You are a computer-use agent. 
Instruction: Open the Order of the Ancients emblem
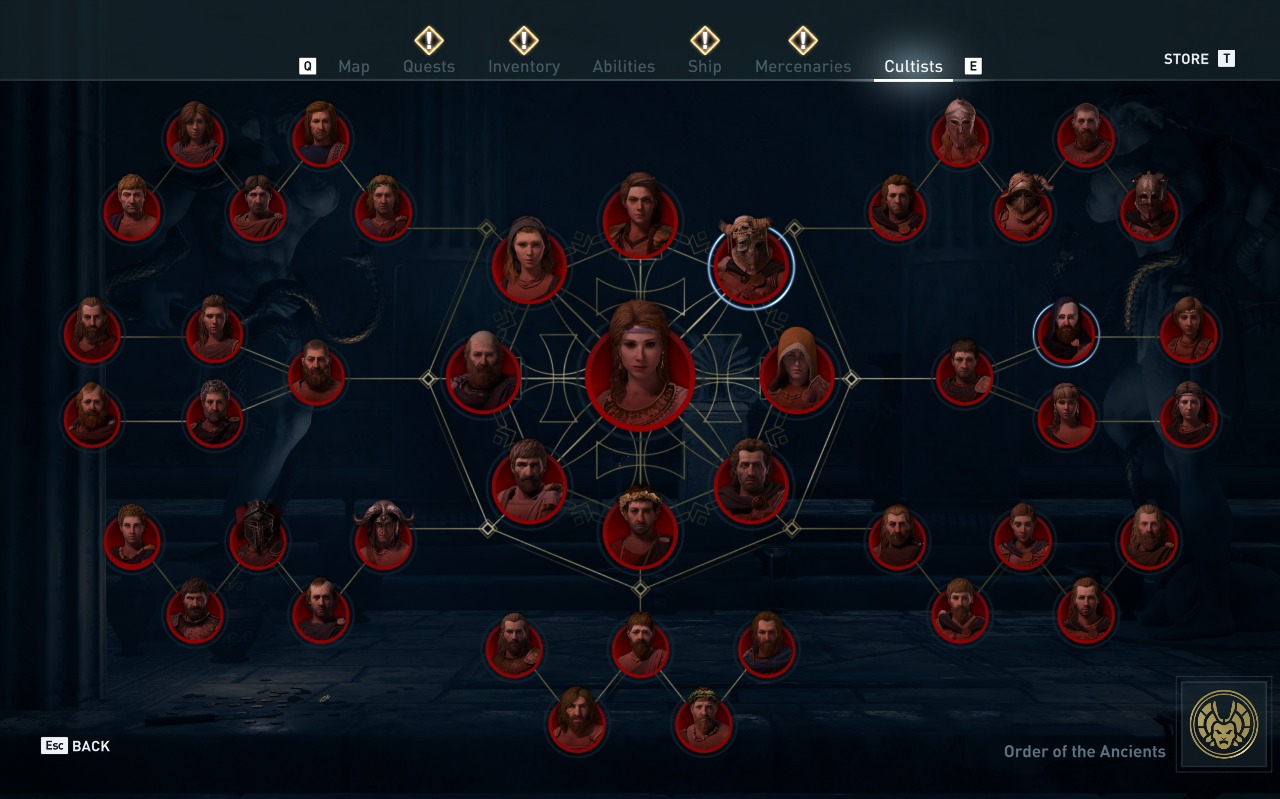click(x=1224, y=725)
